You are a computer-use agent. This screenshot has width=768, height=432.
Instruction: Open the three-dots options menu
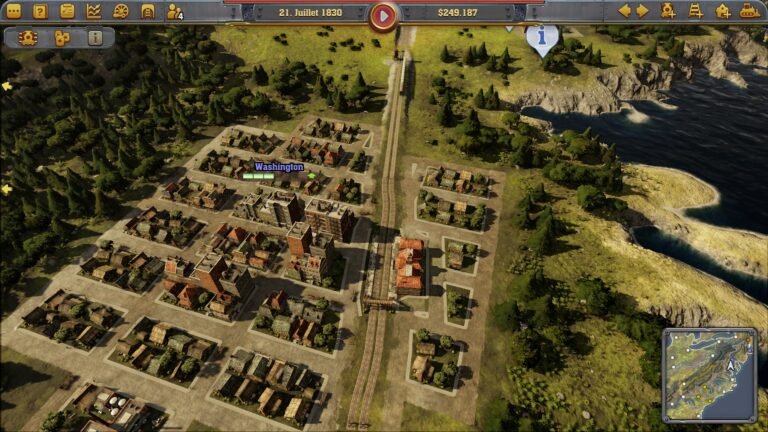coord(14,11)
